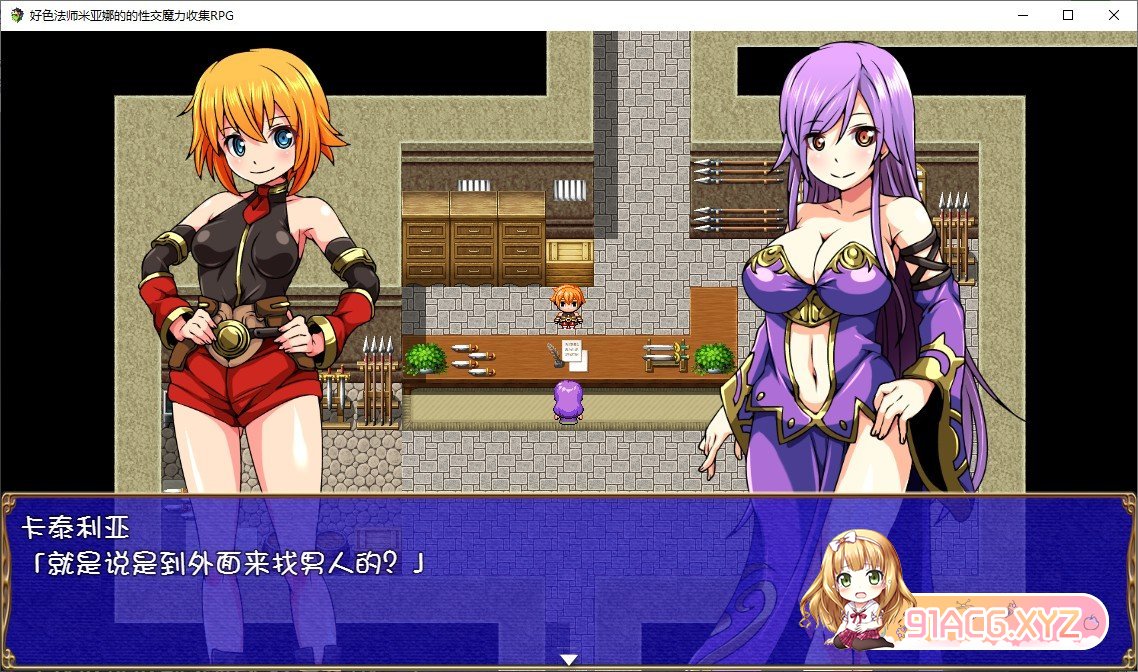Advance dialogue with the white arrow indicator

569,660
